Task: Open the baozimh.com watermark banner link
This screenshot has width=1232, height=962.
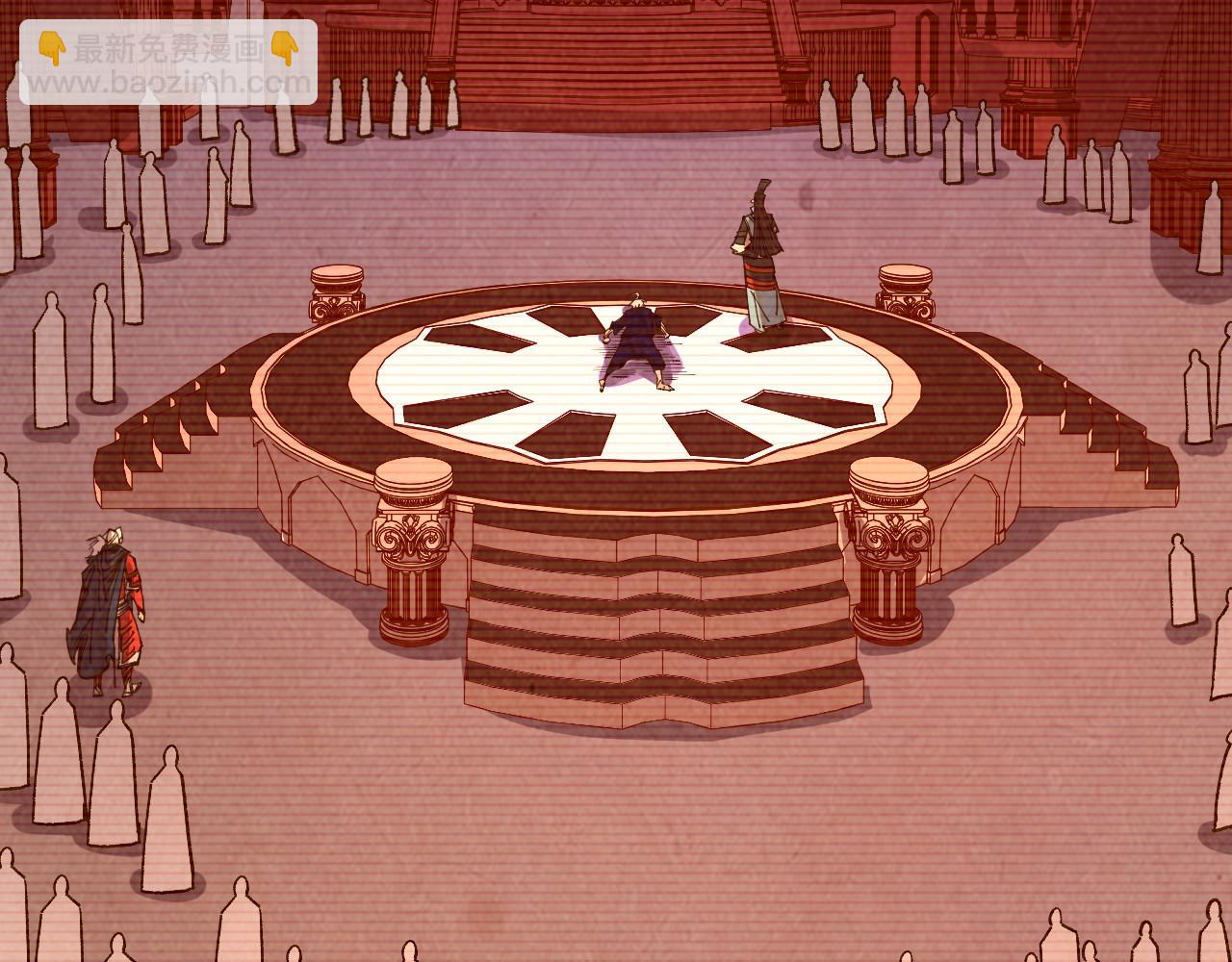Action: 168,63
